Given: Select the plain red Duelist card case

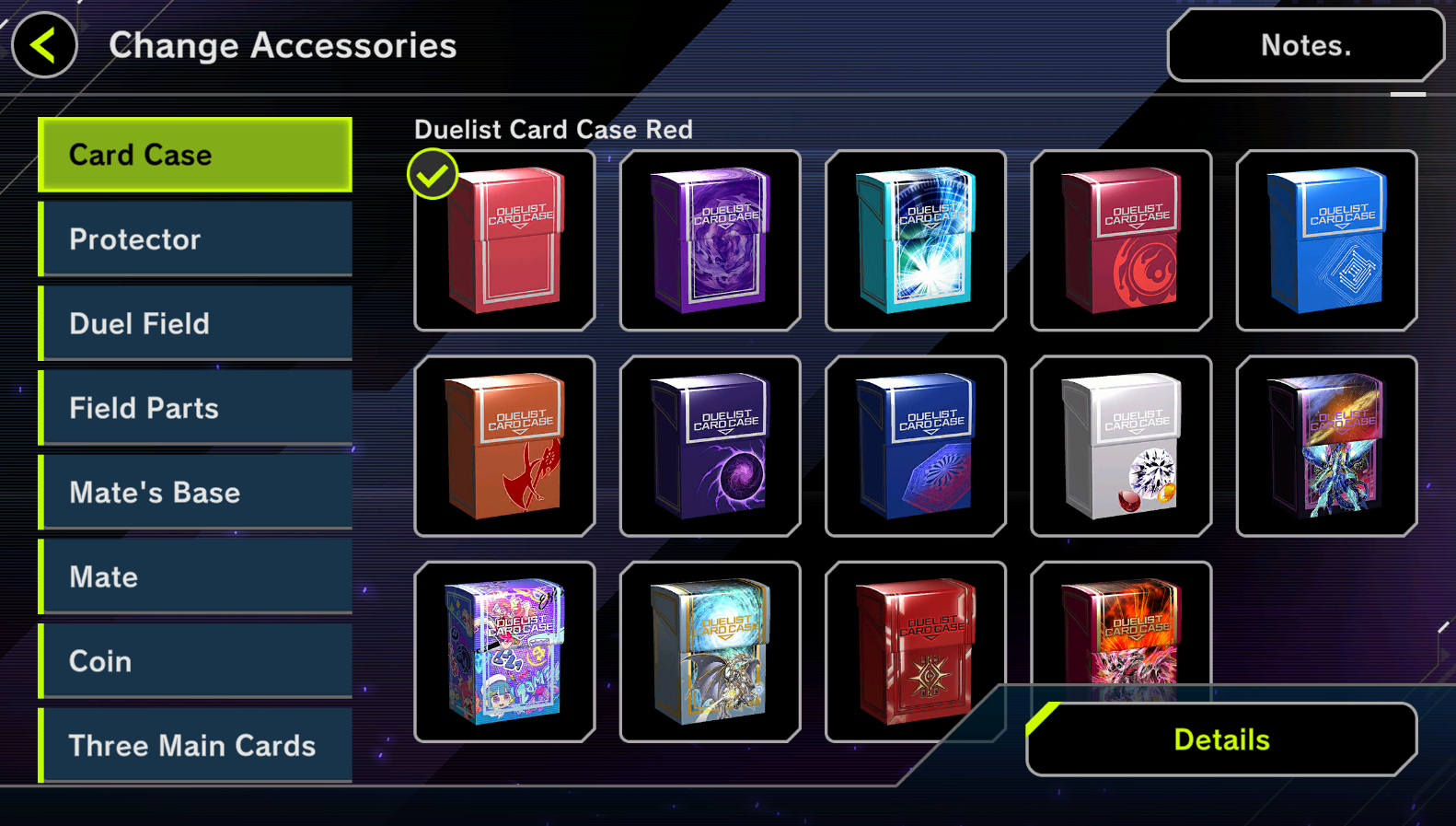Looking at the screenshot, I should 504,240.
